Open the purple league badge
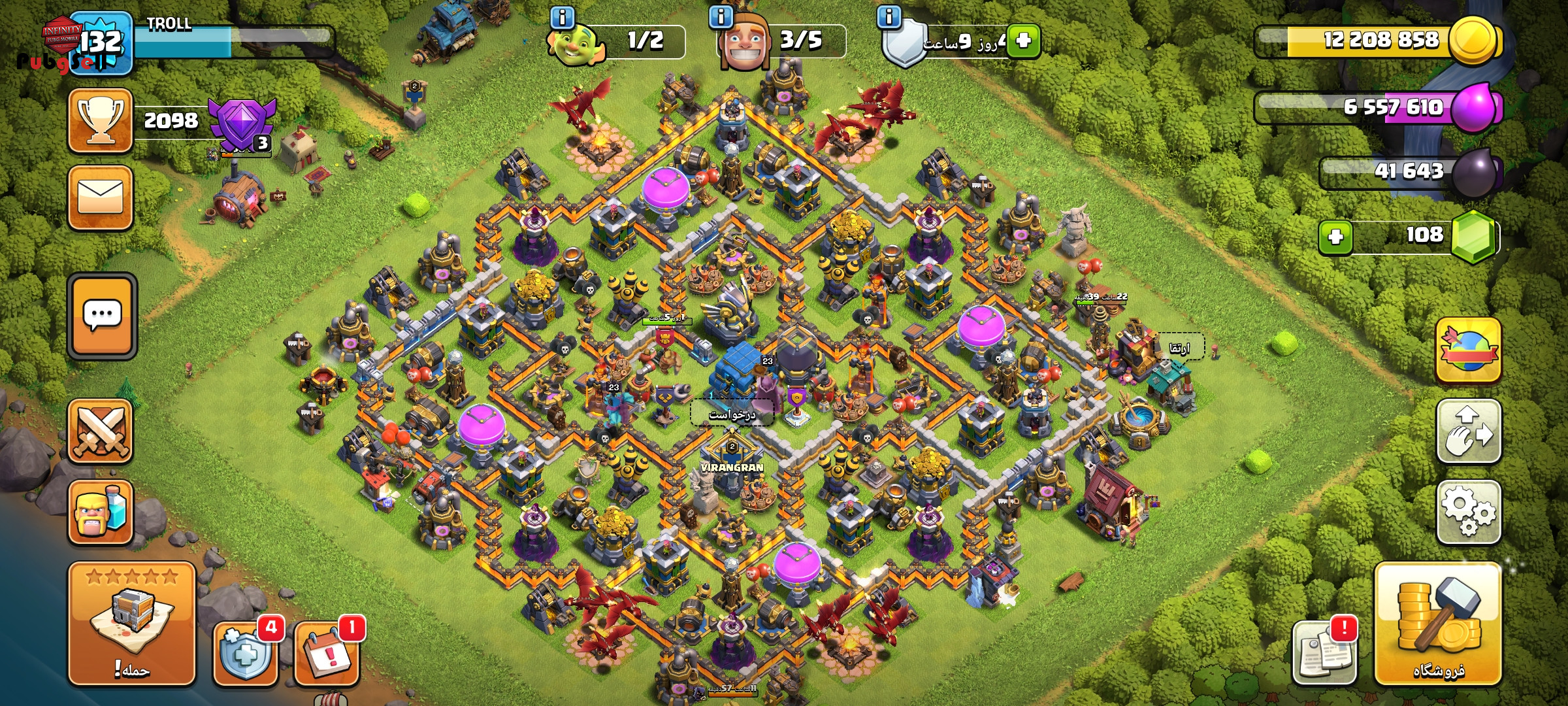The height and width of the screenshot is (706, 1568). point(242,124)
